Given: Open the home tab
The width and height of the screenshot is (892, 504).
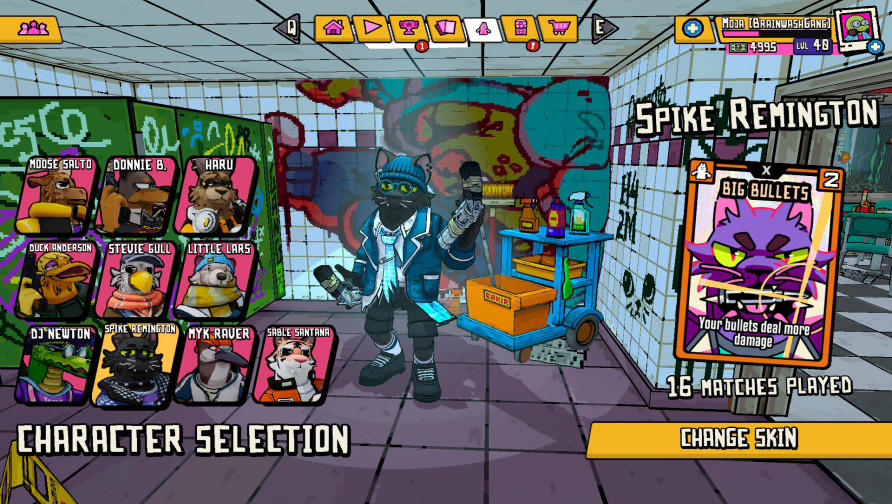Looking at the screenshot, I should 333,27.
